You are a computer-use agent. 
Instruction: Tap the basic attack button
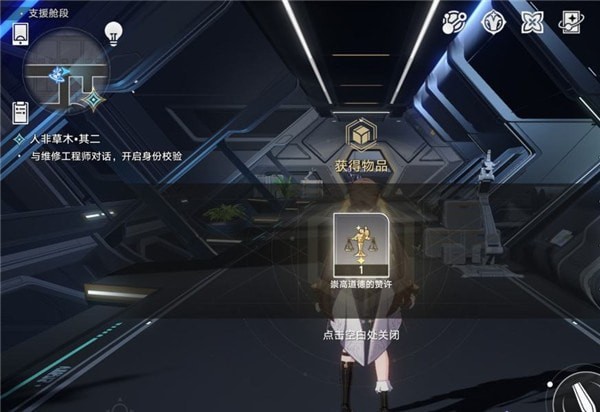pyautogui.click(x=580, y=392)
